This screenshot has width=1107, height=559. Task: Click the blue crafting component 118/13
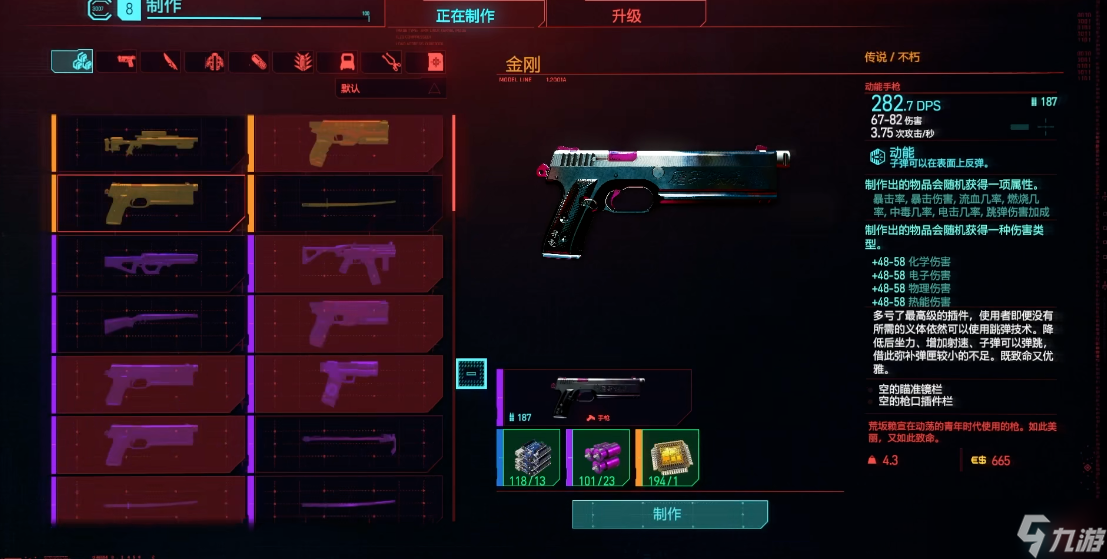(528, 458)
